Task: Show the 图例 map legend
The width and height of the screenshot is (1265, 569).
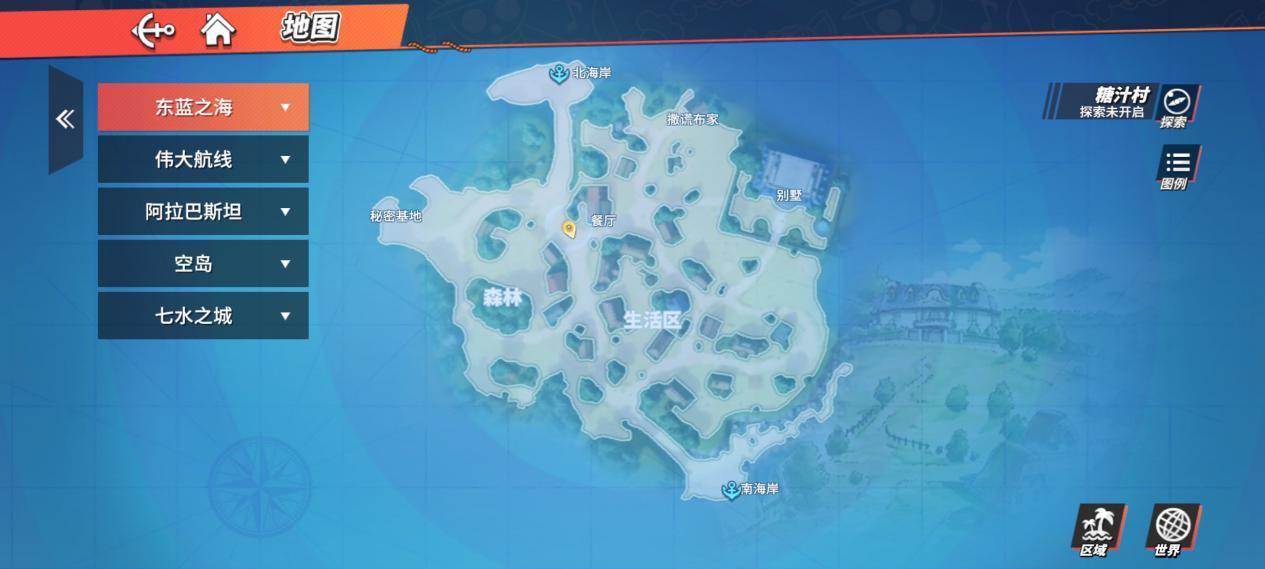Action: click(1176, 167)
